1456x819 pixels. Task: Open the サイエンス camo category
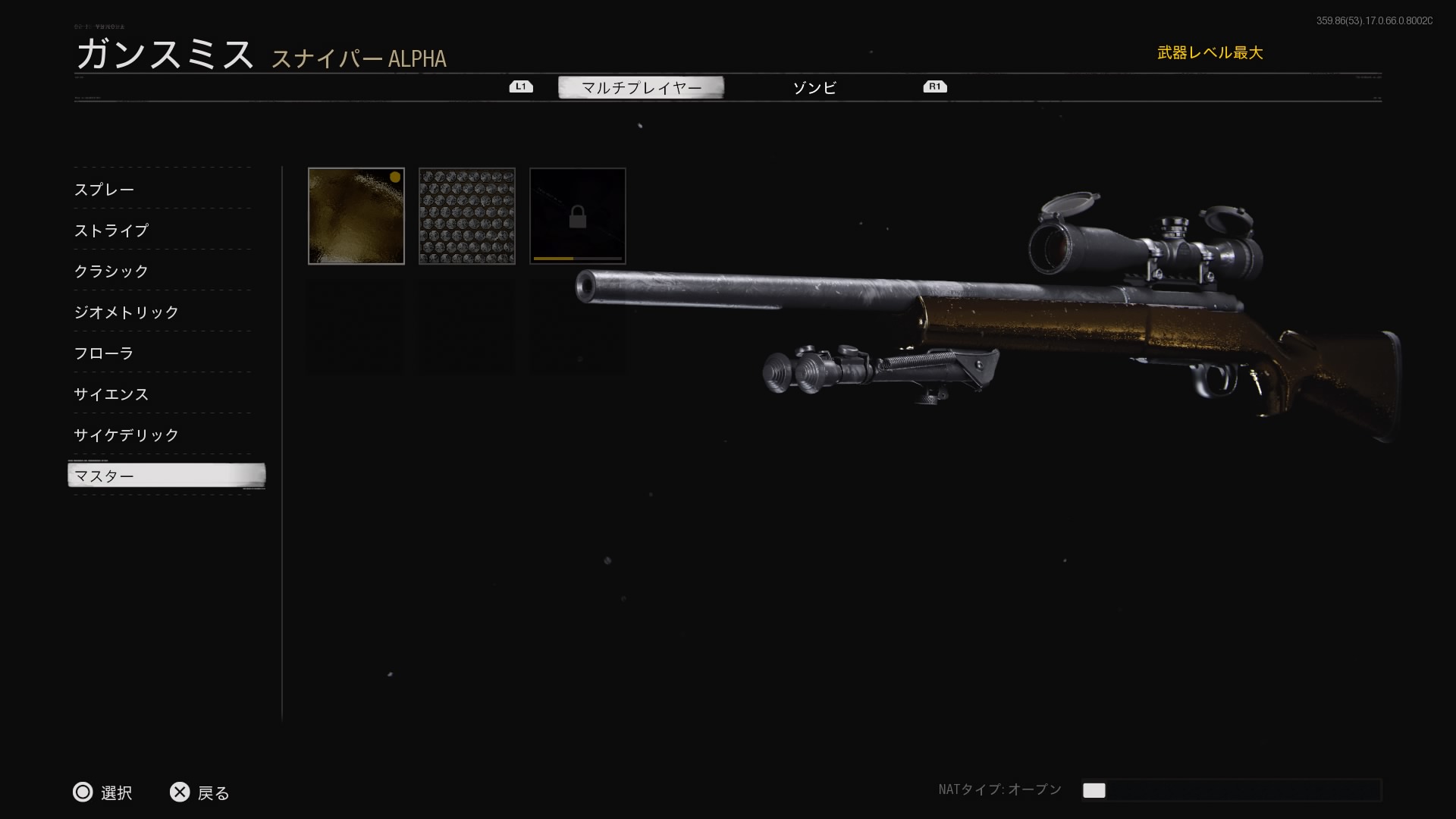[111, 394]
